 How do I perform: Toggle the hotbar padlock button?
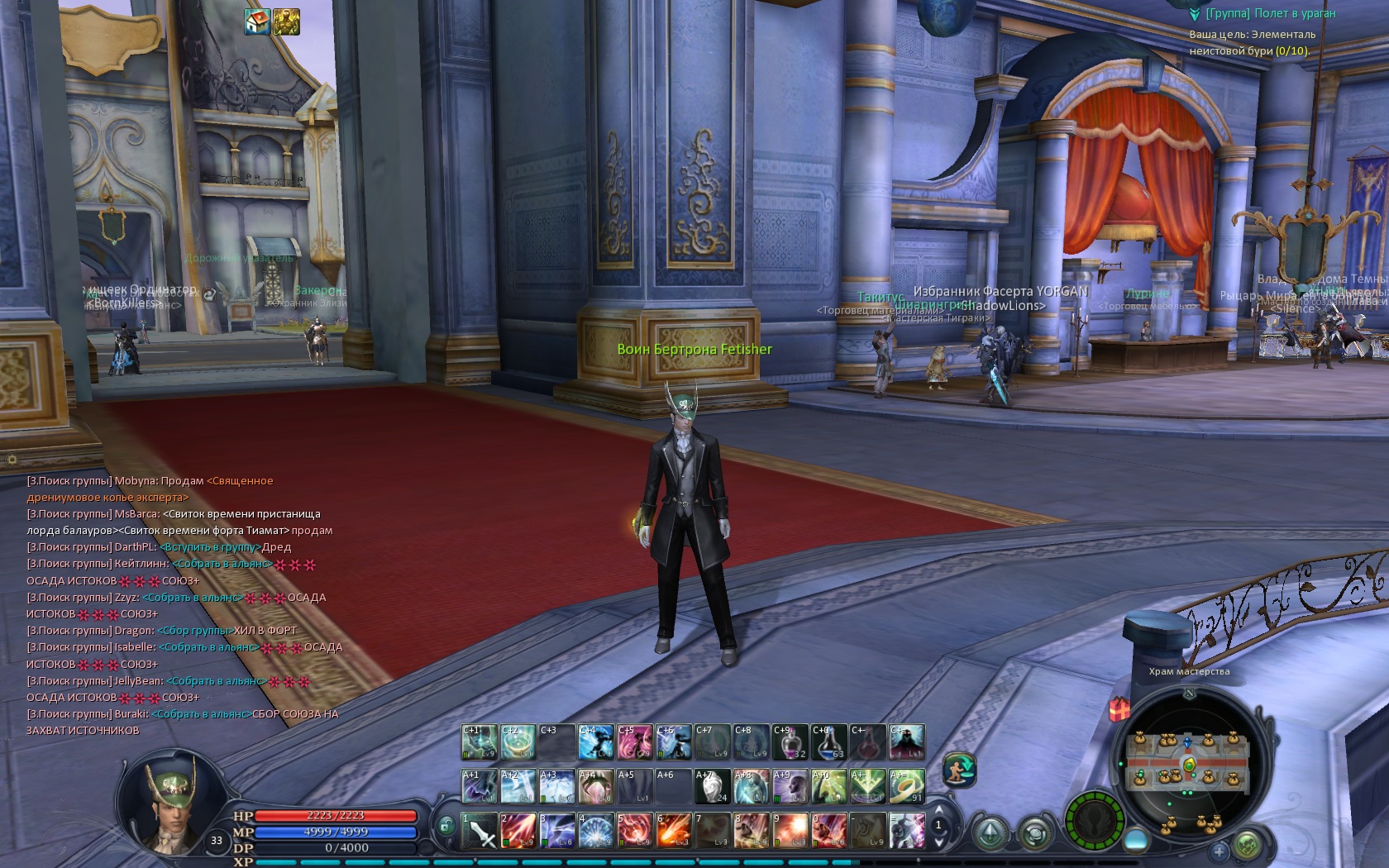pyautogui.click(x=446, y=824)
